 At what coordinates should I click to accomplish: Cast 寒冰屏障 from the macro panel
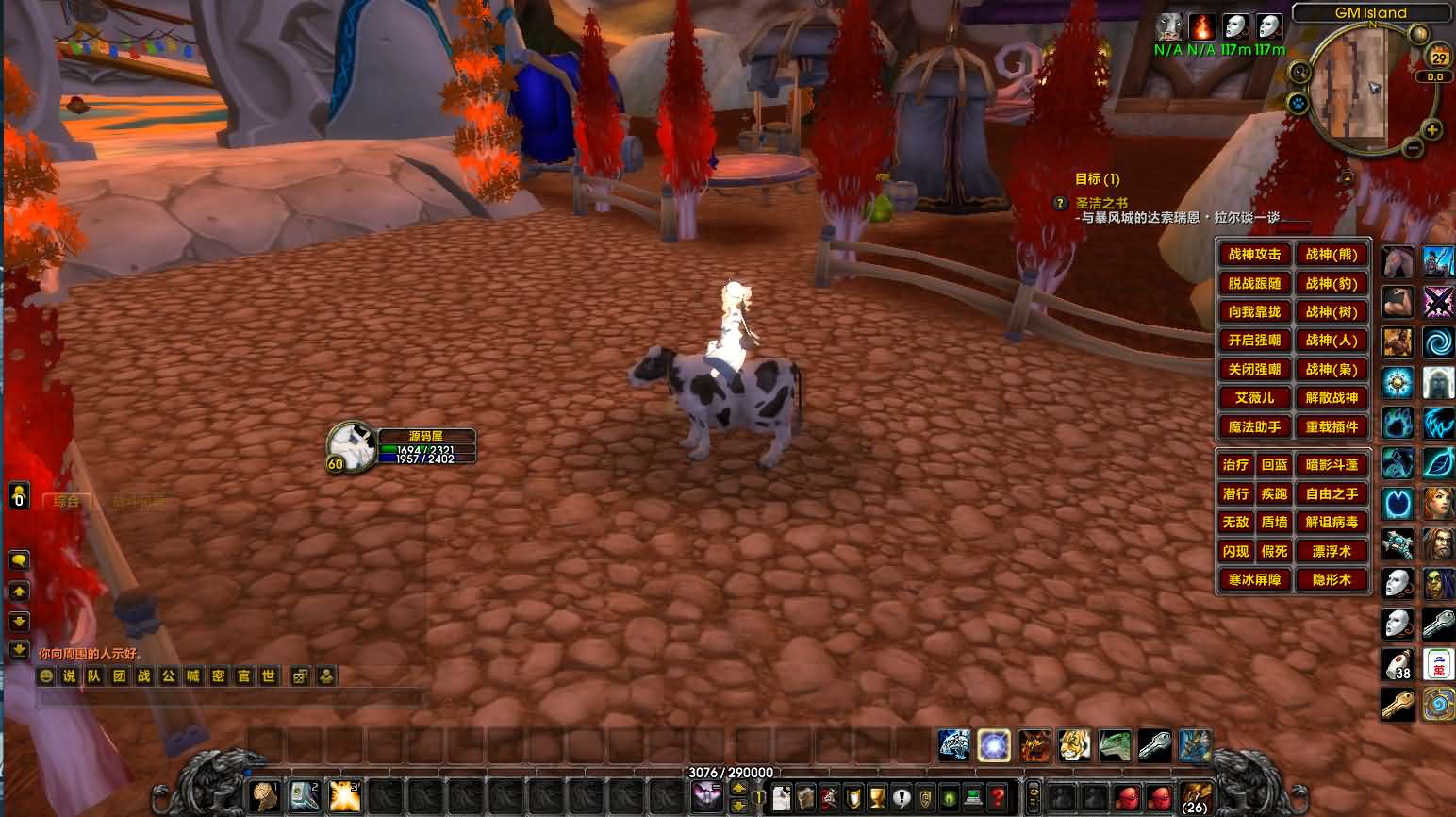pyautogui.click(x=1254, y=580)
